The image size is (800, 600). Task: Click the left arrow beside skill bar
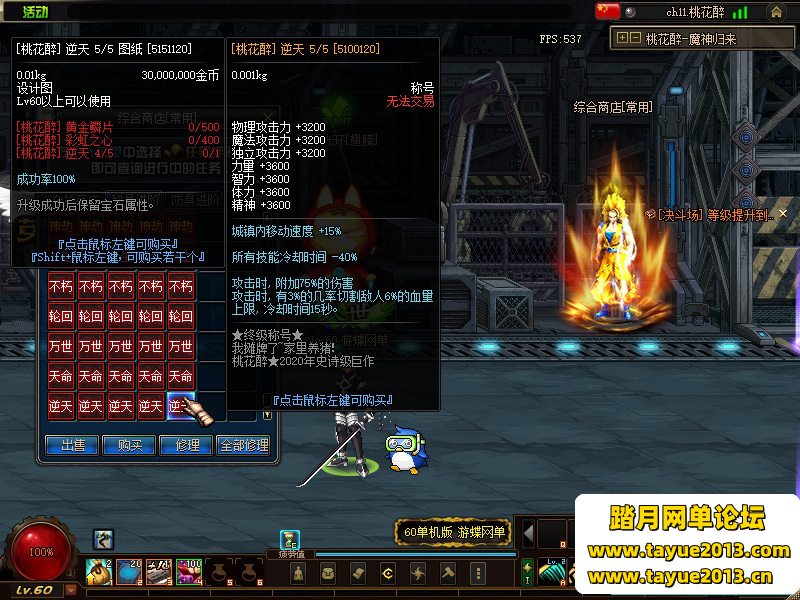point(530,534)
